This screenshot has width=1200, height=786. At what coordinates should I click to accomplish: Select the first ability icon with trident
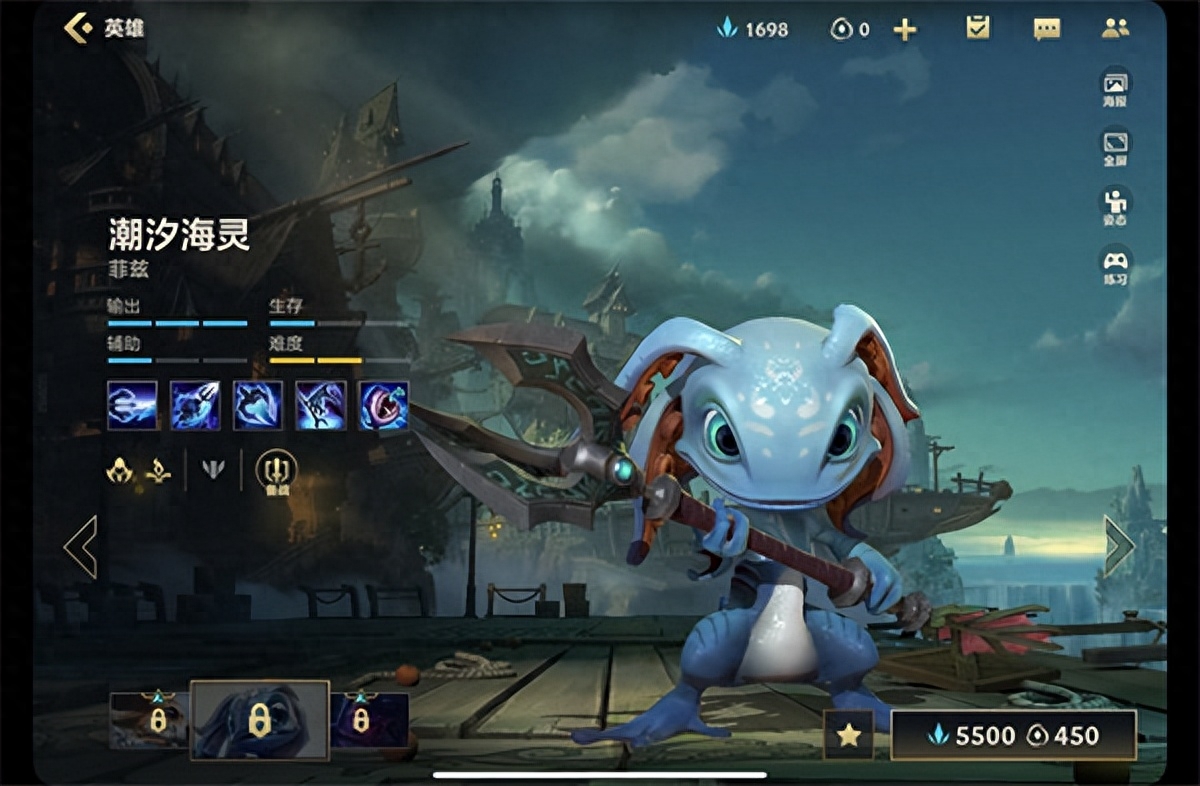(132, 405)
